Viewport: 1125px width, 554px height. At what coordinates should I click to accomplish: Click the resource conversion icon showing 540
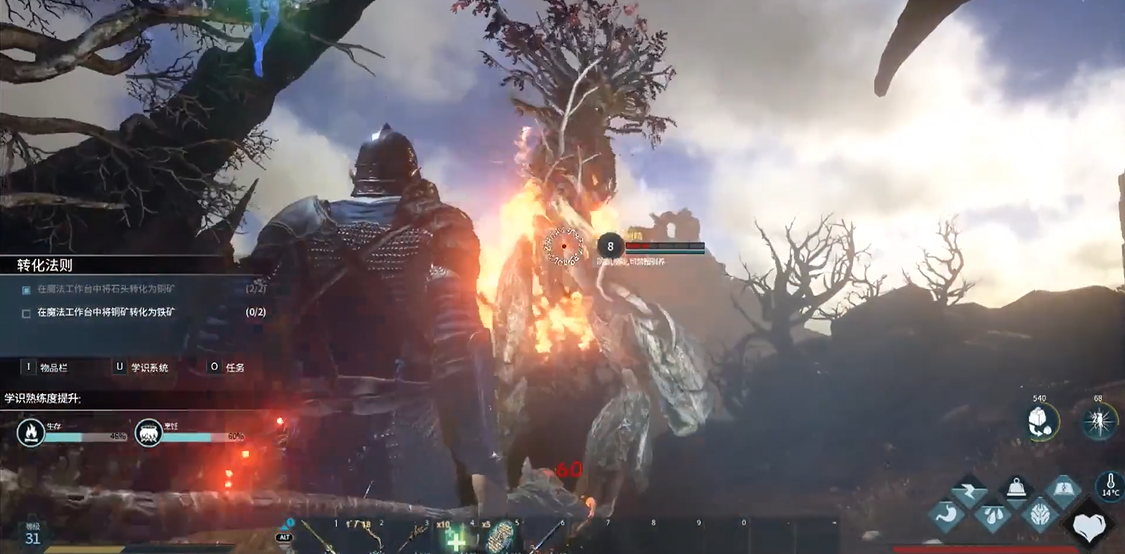[1043, 421]
